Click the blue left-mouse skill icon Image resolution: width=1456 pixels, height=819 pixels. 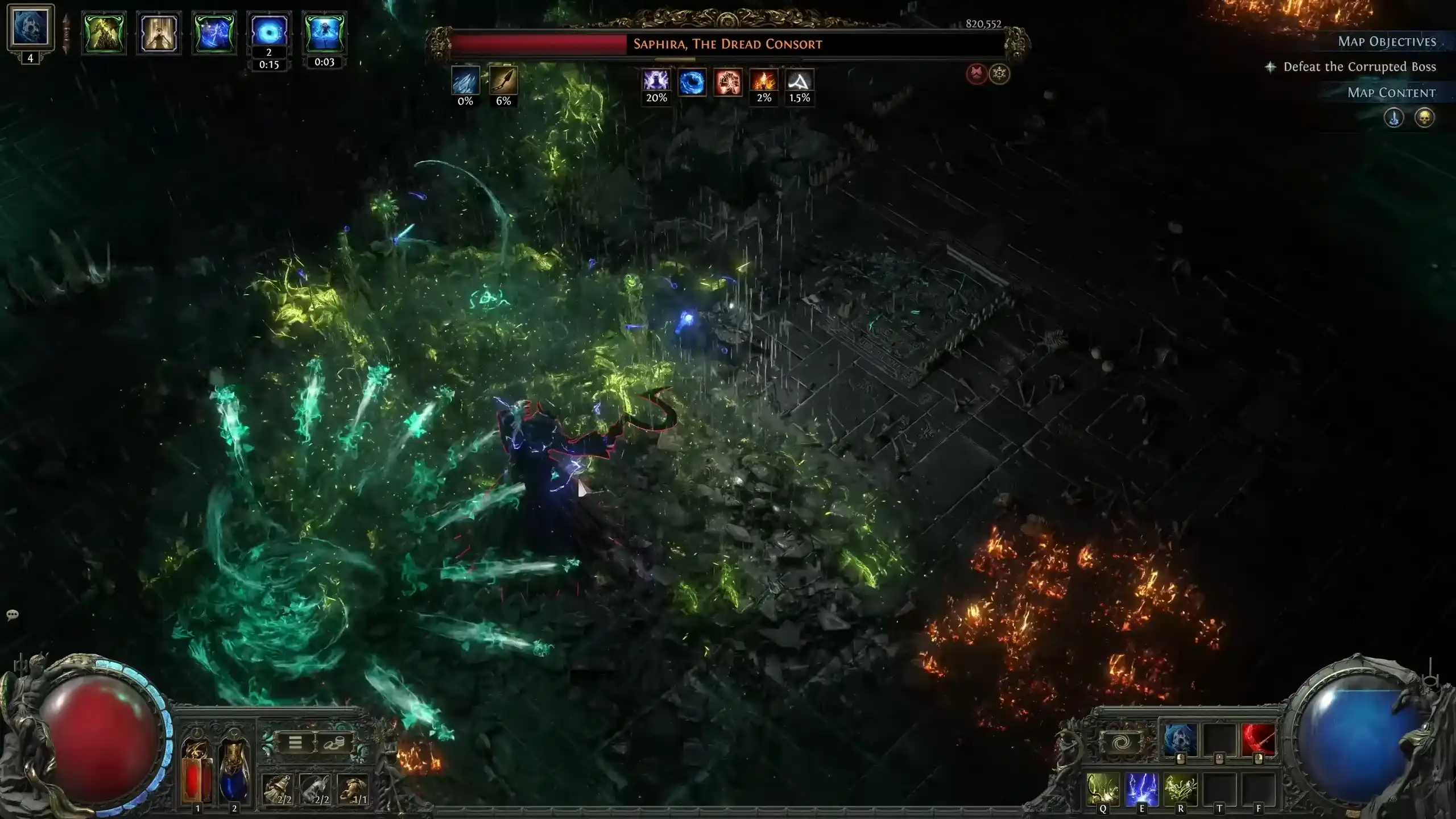pos(1181,739)
